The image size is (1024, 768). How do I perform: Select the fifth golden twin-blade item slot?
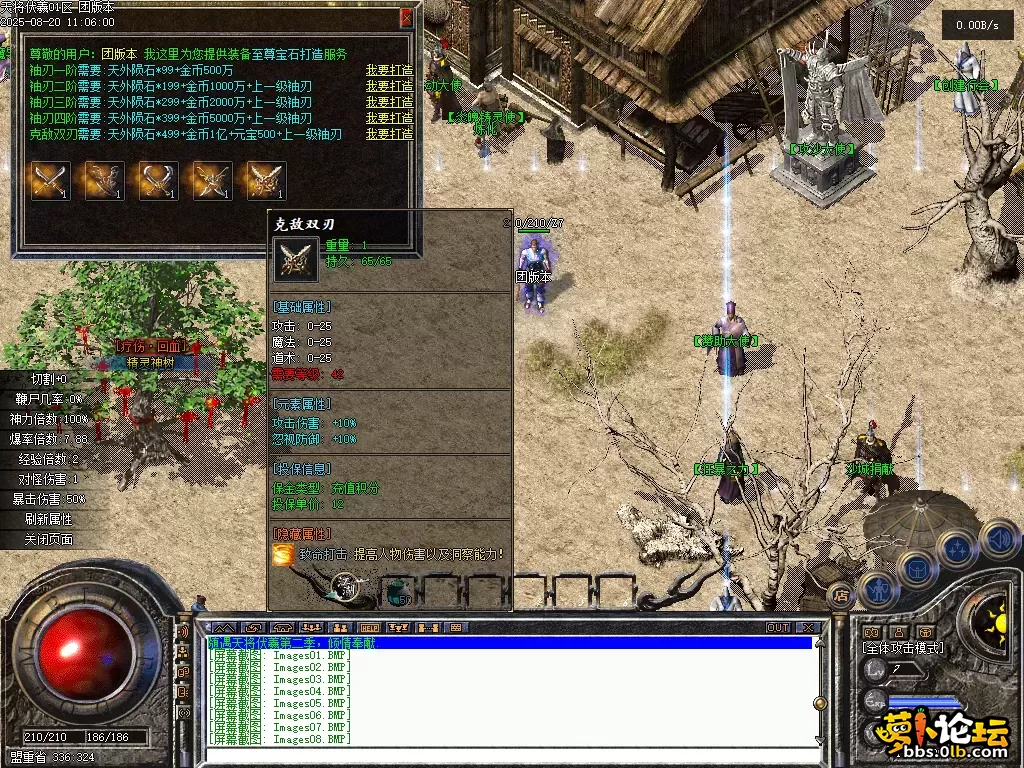[x=267, y=181]
